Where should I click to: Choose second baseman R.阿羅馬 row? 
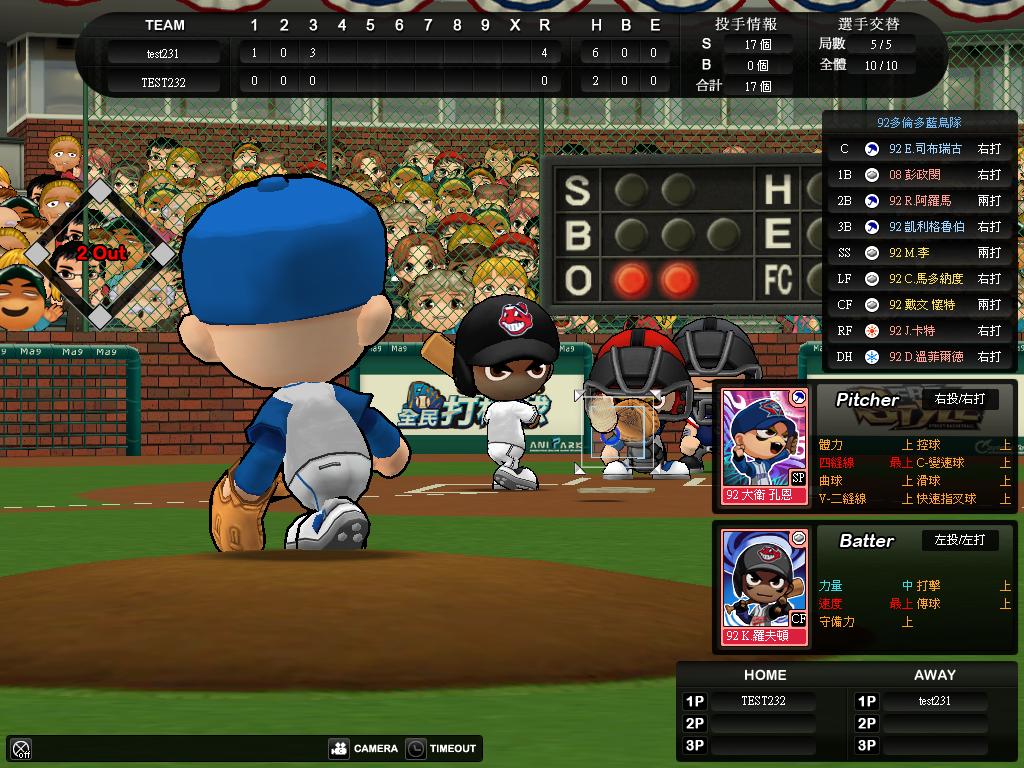[918, 201]
